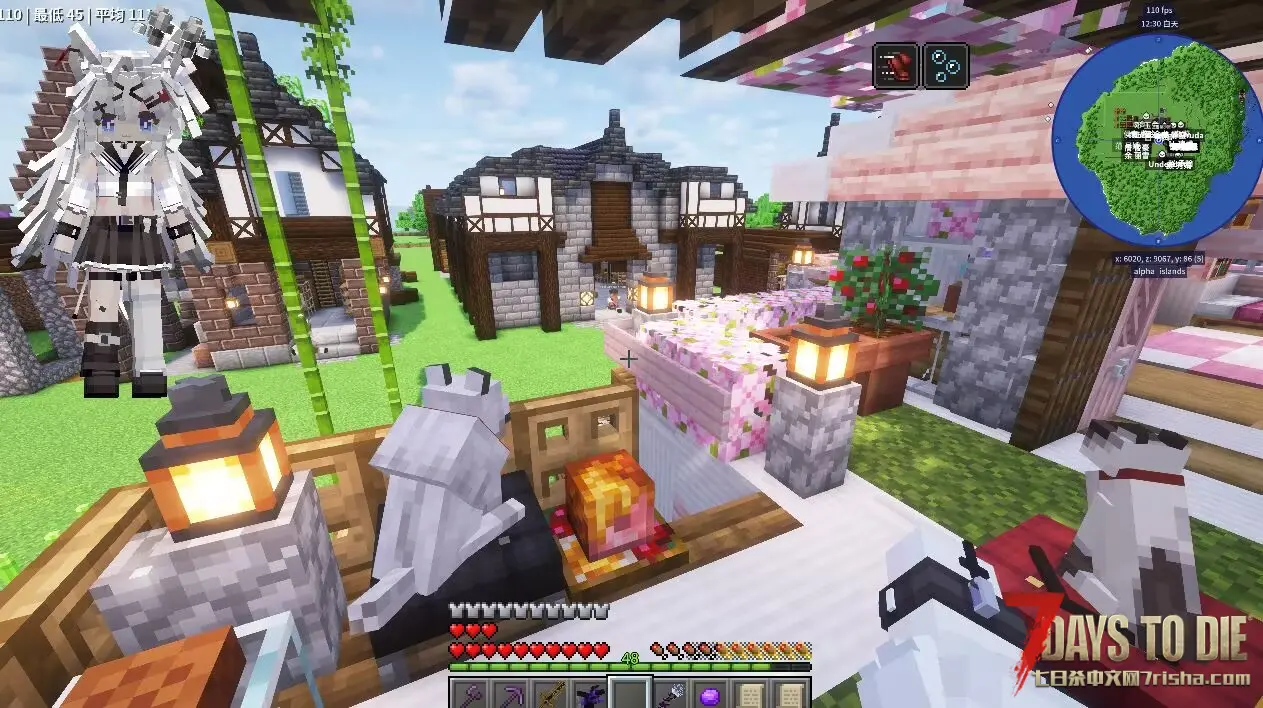
Task: Click the bubbles status effect icon
Action: [x=945, y=67]
